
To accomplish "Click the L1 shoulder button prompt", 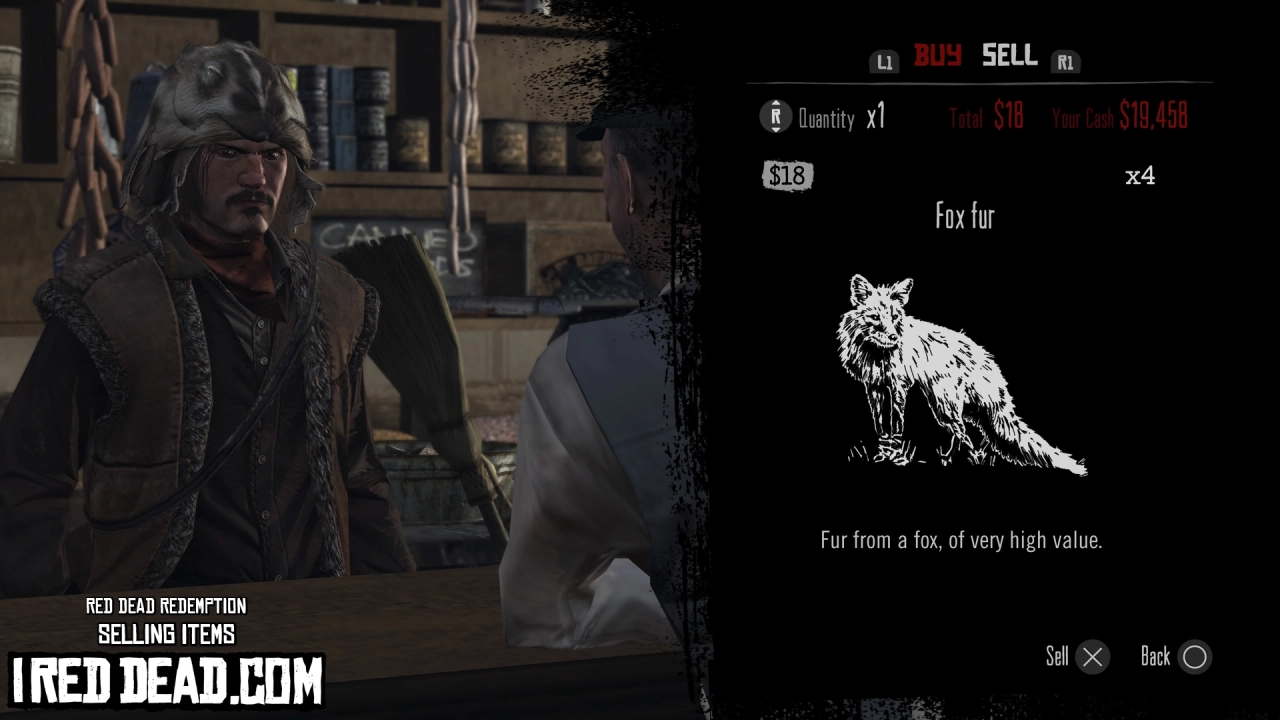I will 884,60.
